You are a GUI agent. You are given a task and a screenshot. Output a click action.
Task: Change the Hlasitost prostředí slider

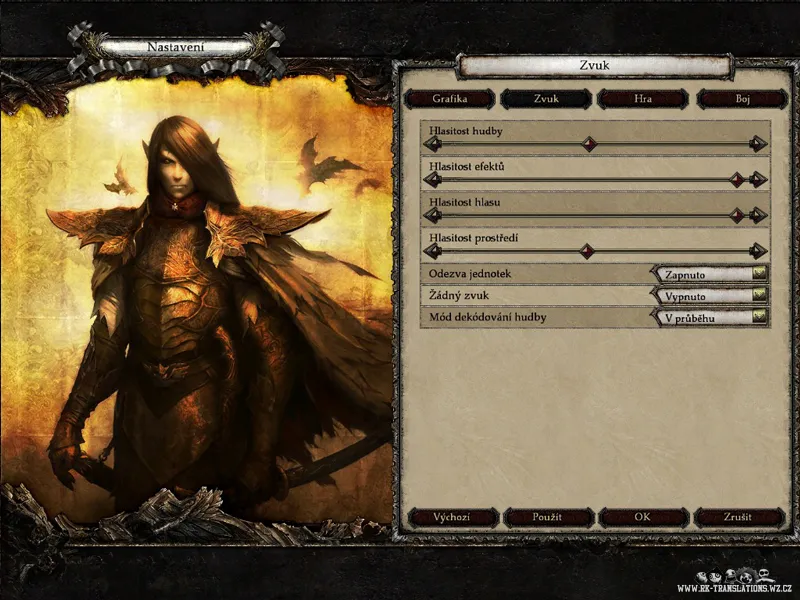click(597, 251)
